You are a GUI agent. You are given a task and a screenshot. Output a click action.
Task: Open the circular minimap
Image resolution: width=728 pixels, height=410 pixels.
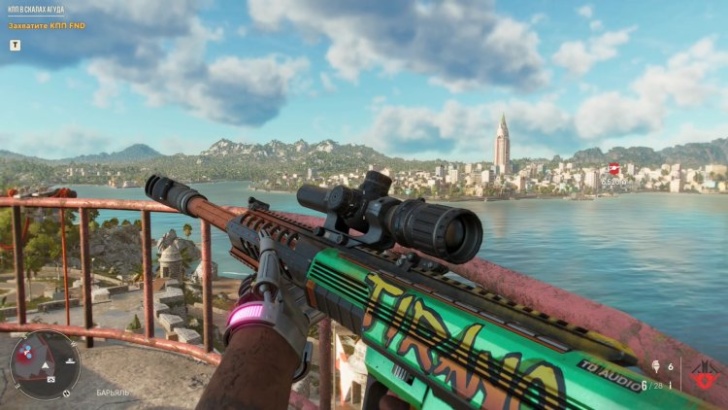click(x=45, y=365)
